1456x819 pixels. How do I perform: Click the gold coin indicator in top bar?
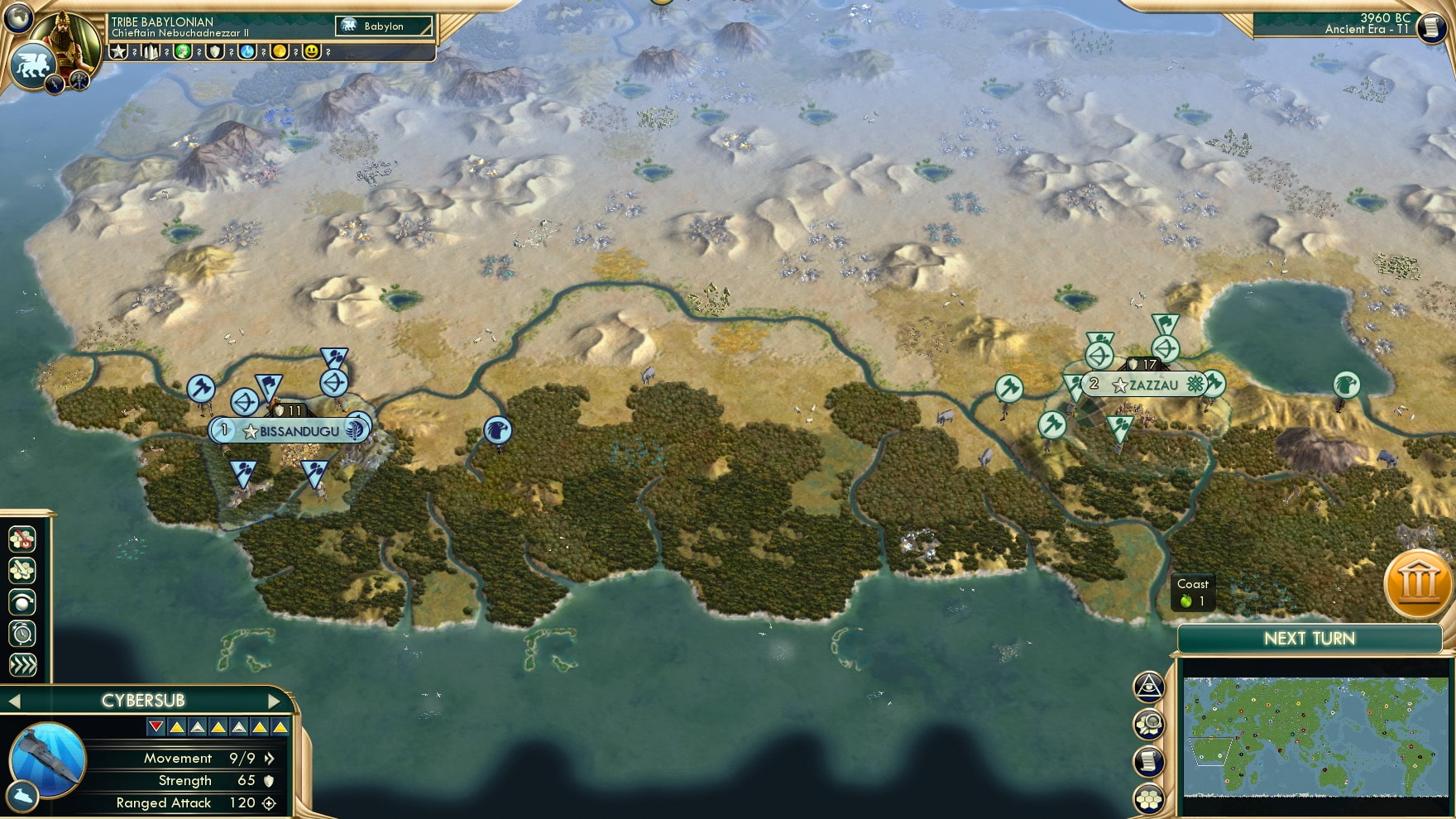pos(279,51)
